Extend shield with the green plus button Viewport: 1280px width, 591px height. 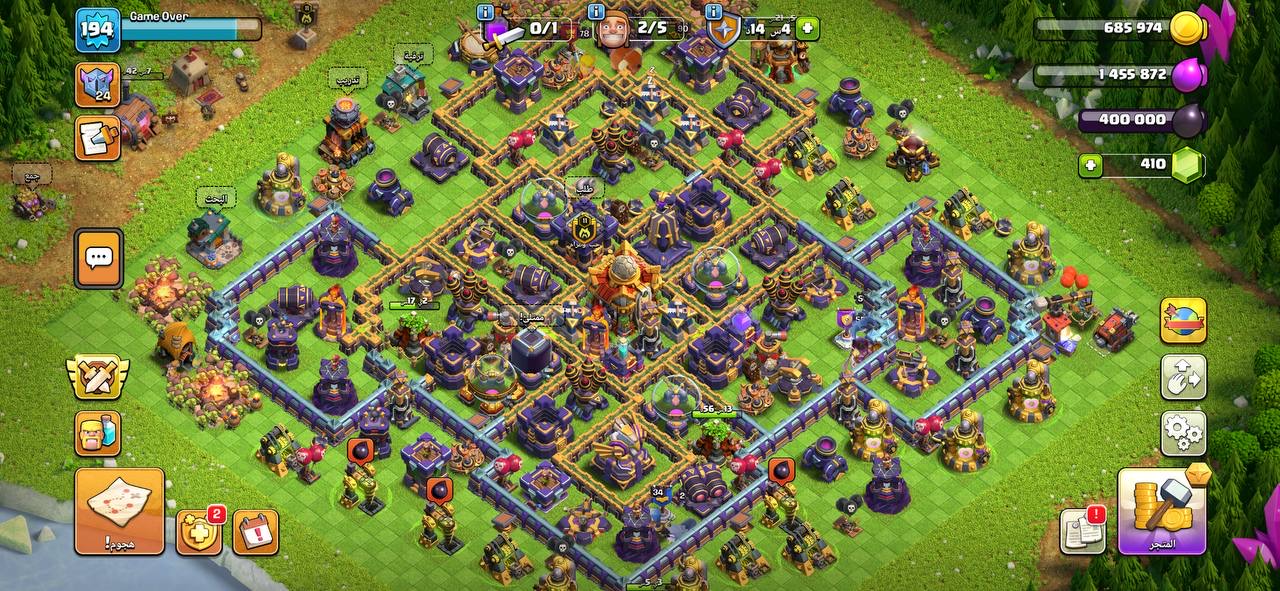point(807,28)
